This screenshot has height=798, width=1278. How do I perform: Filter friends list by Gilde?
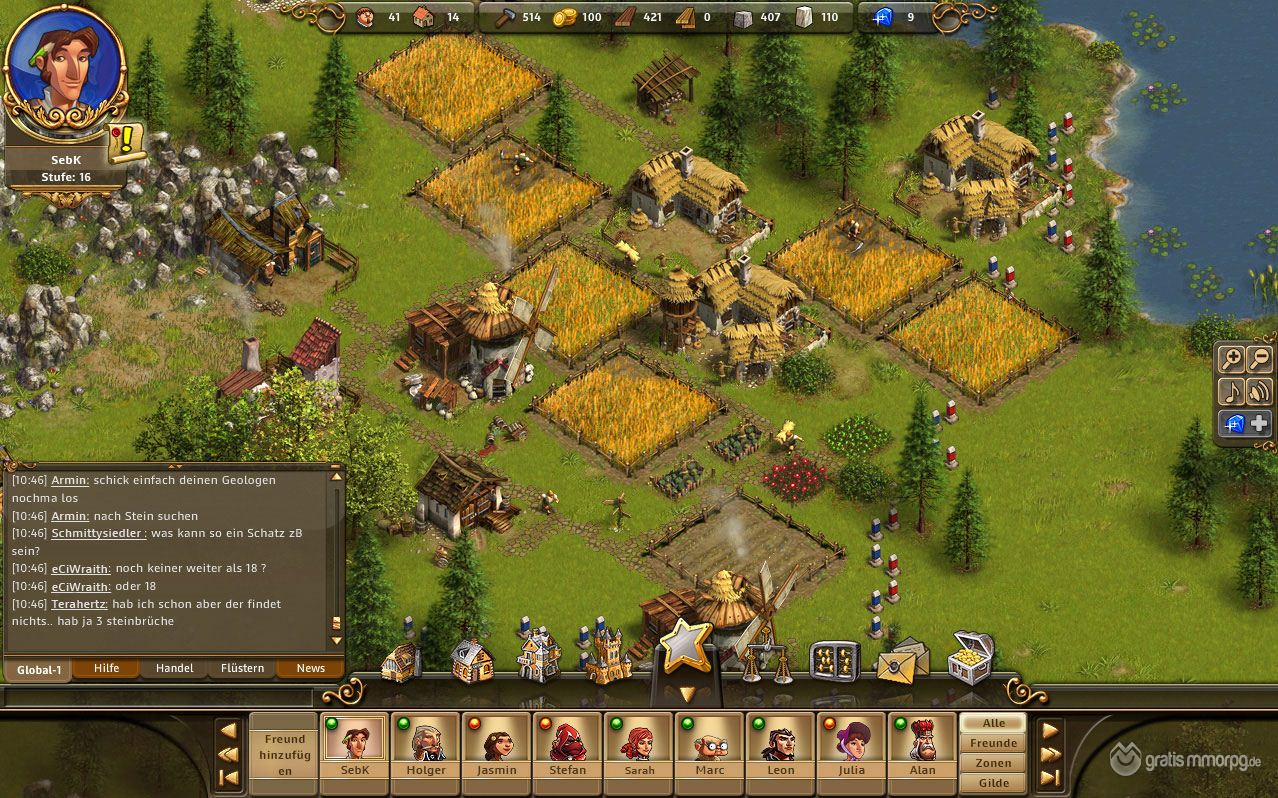tap(993, 783)
